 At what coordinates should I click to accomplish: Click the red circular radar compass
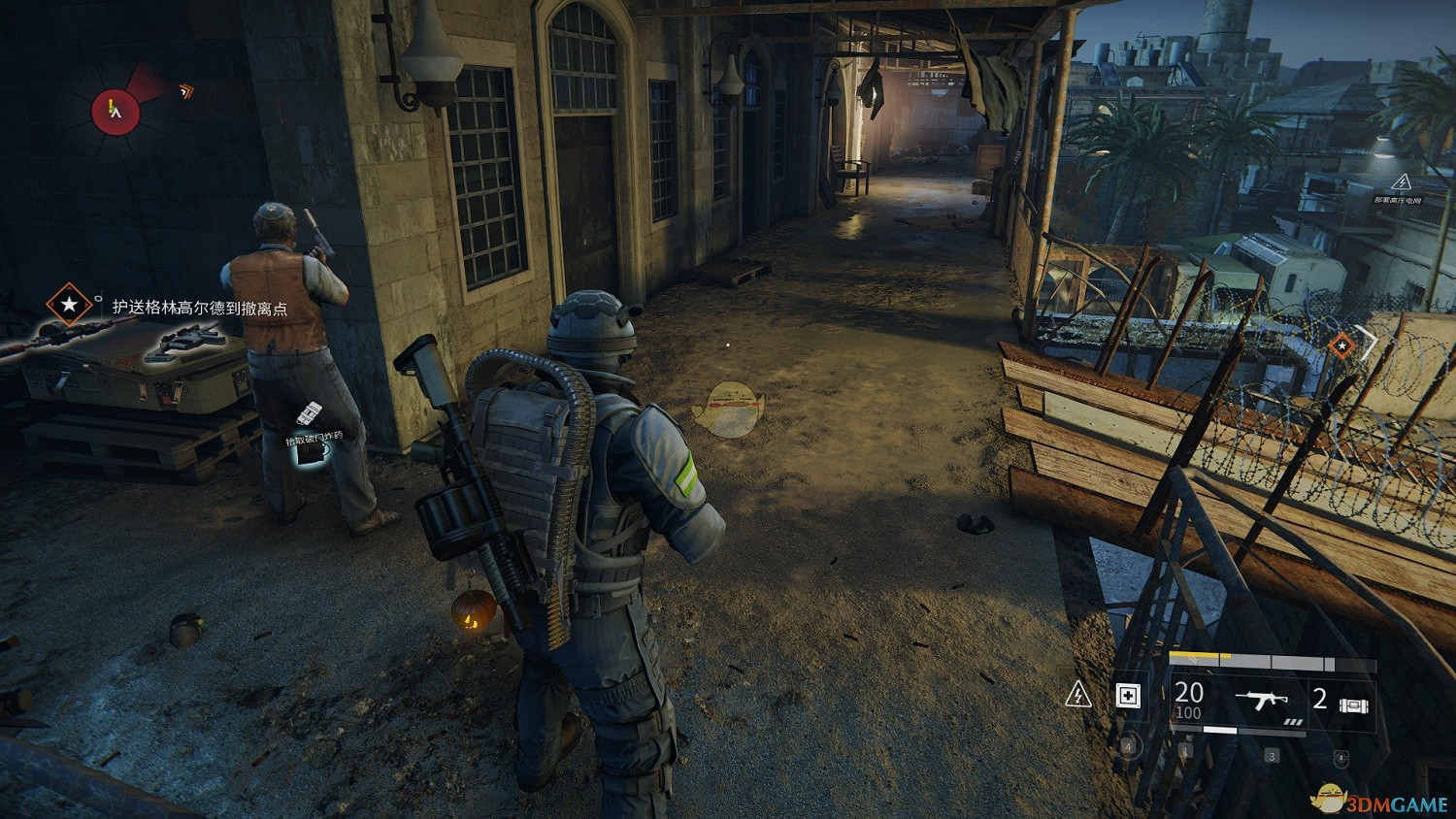click(116, 111)
